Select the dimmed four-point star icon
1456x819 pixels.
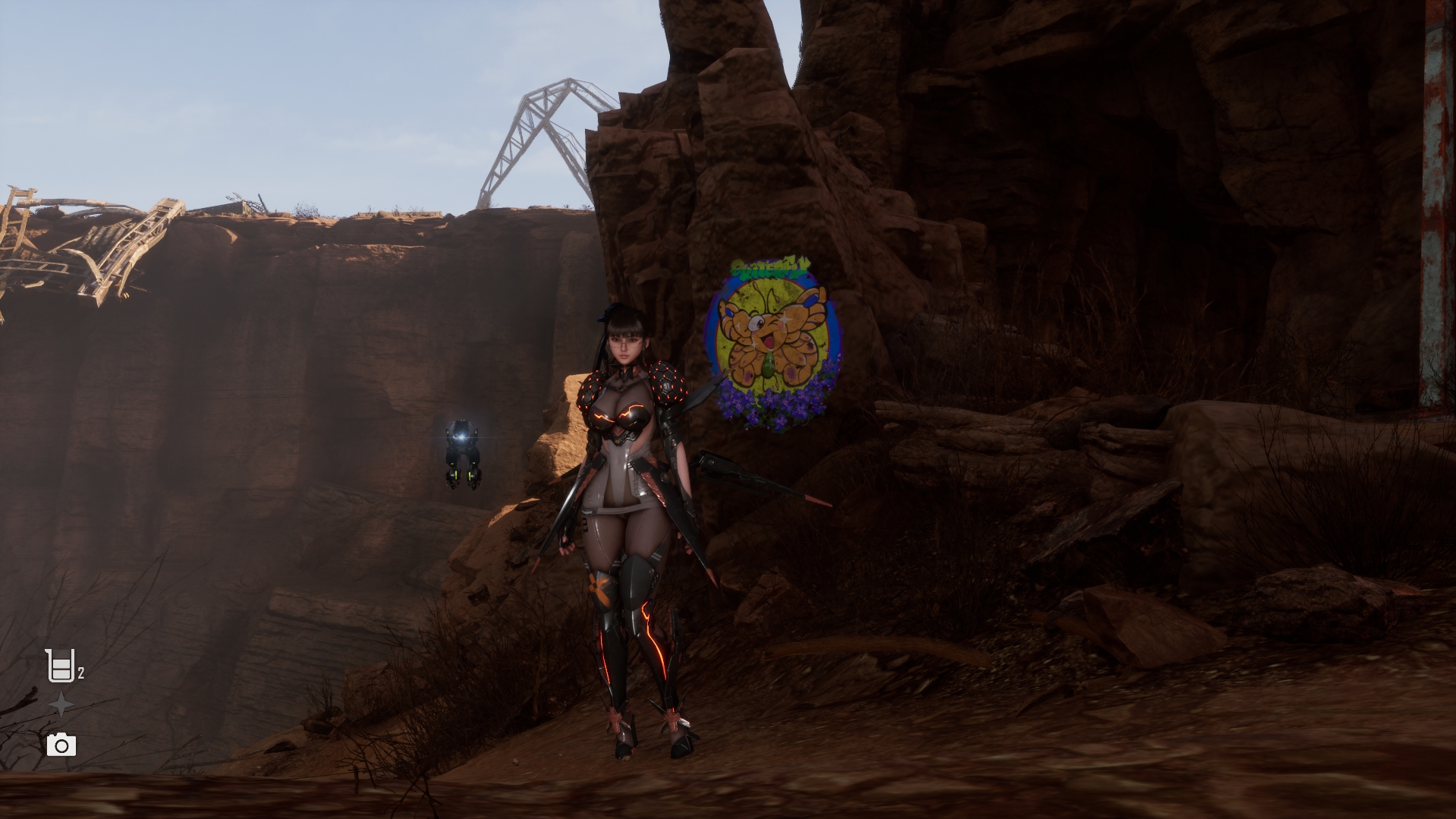tap(61, 706)
